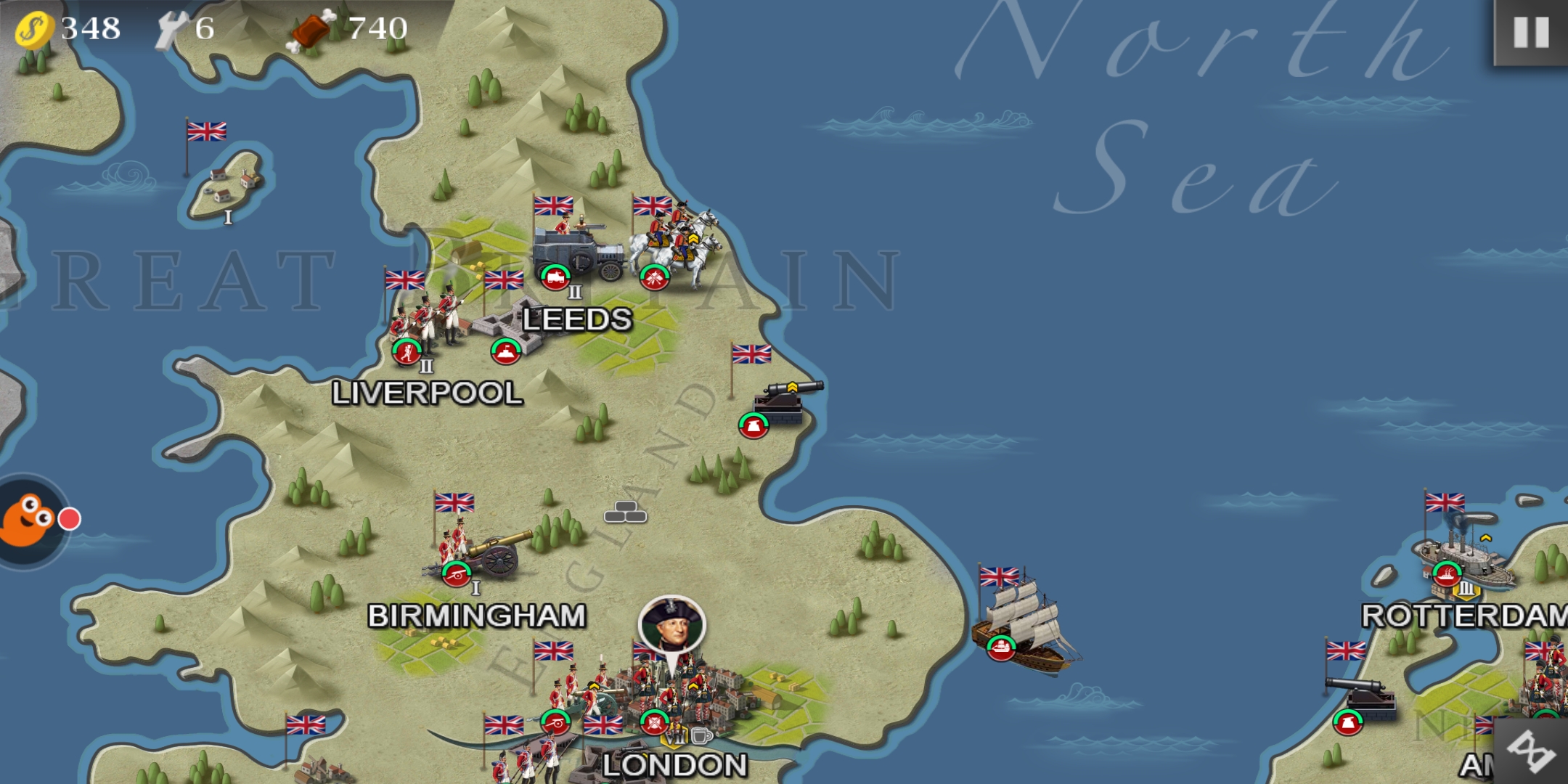The image size is (1568, 784).
Task: Select the general portrait above London
Action: pyautogui.click(x=671, y=624)
